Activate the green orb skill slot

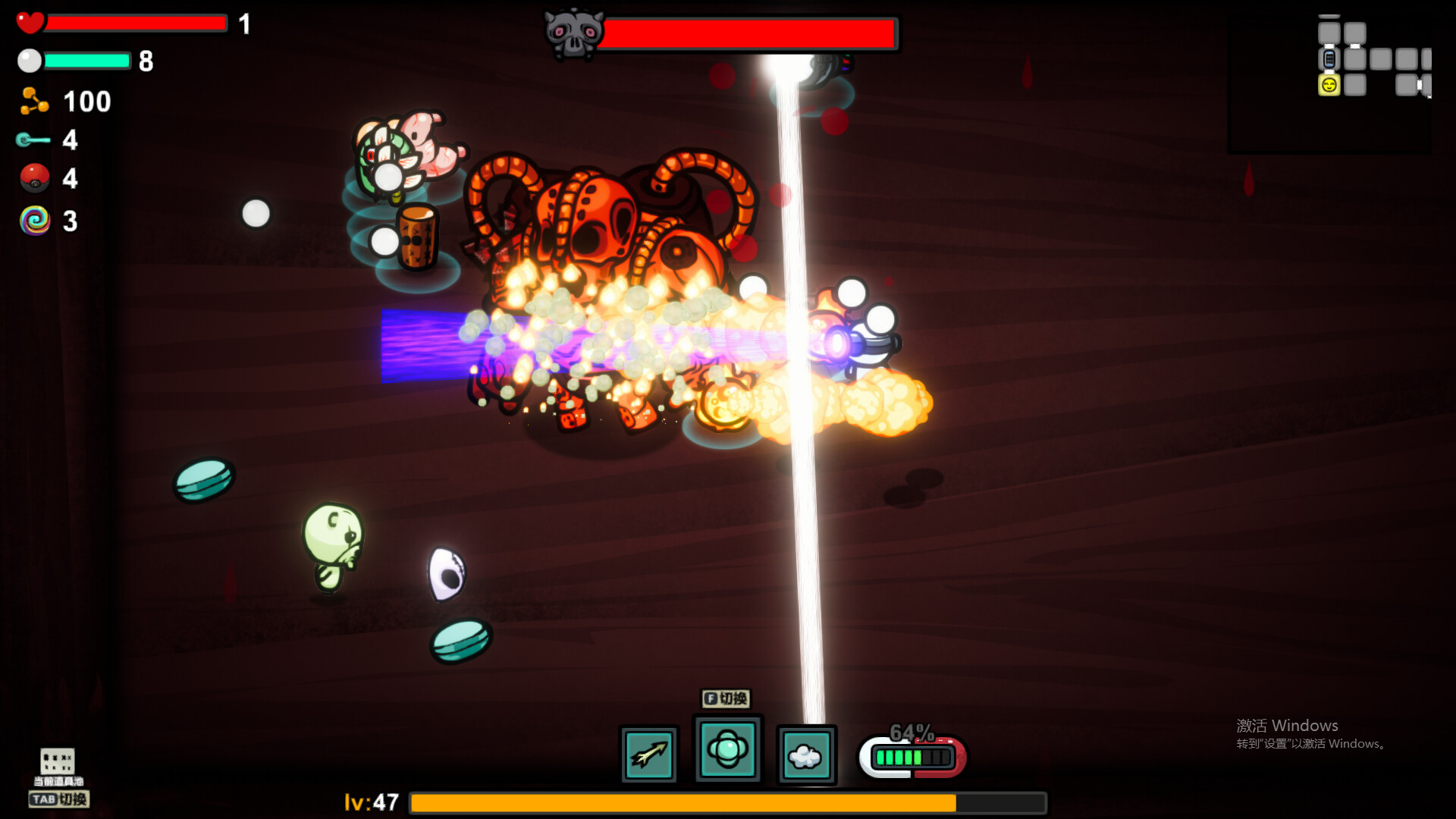click(727, 750)
